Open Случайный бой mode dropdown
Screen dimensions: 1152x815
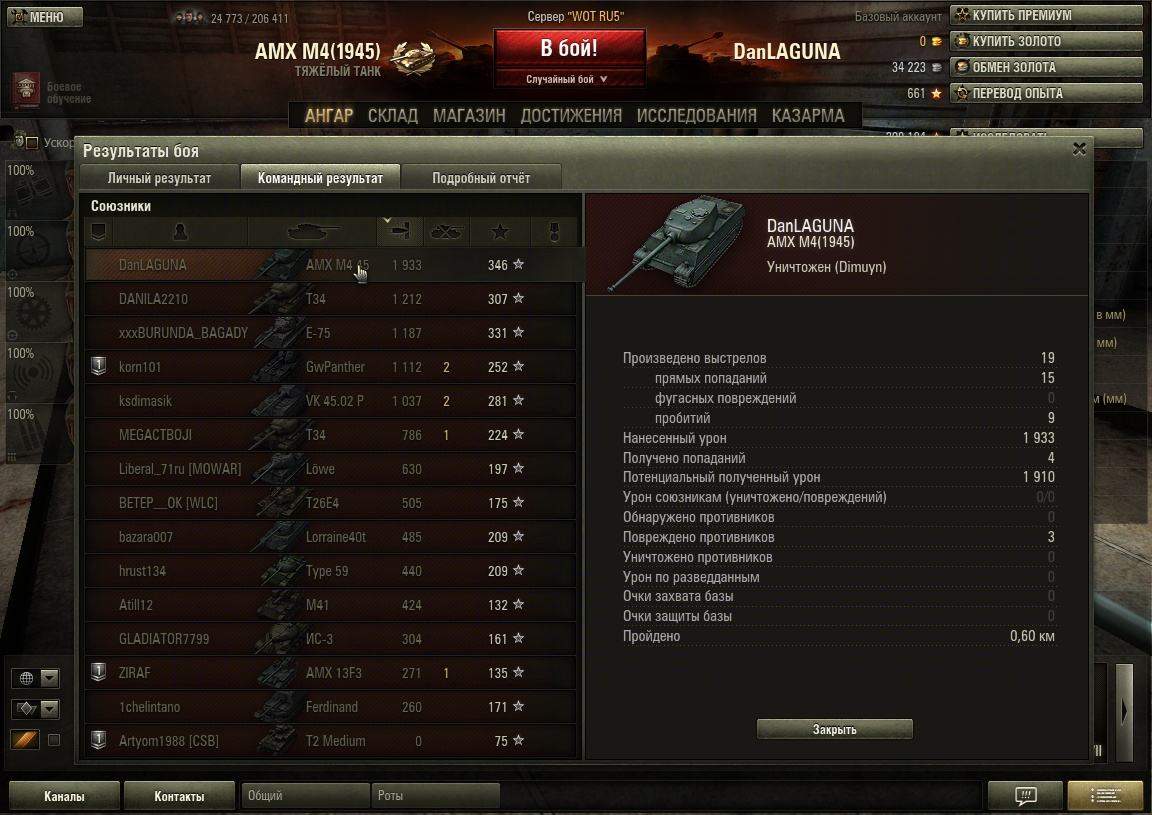click(x=567, y=80)
